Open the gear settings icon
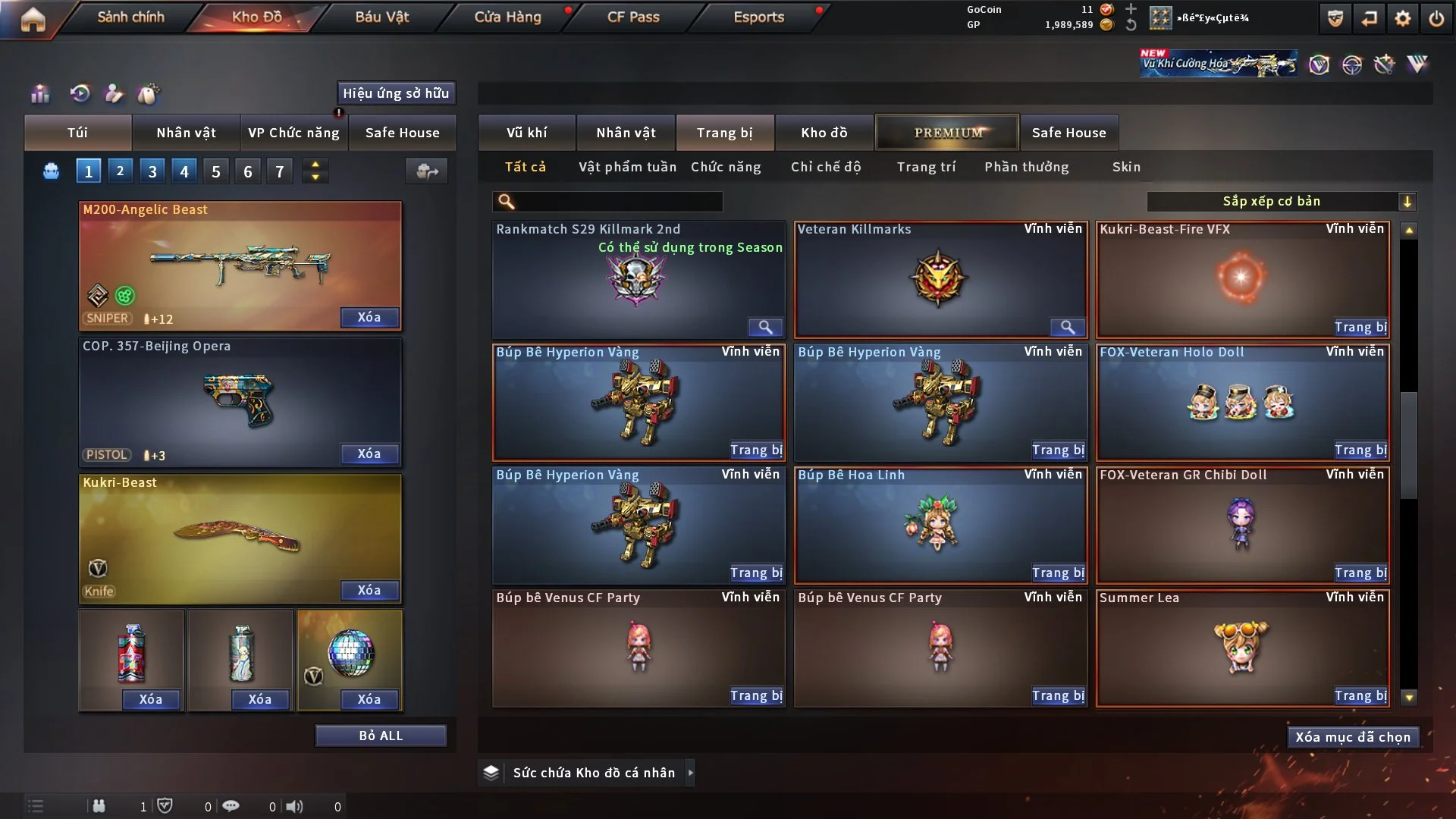 point(1403,18)
